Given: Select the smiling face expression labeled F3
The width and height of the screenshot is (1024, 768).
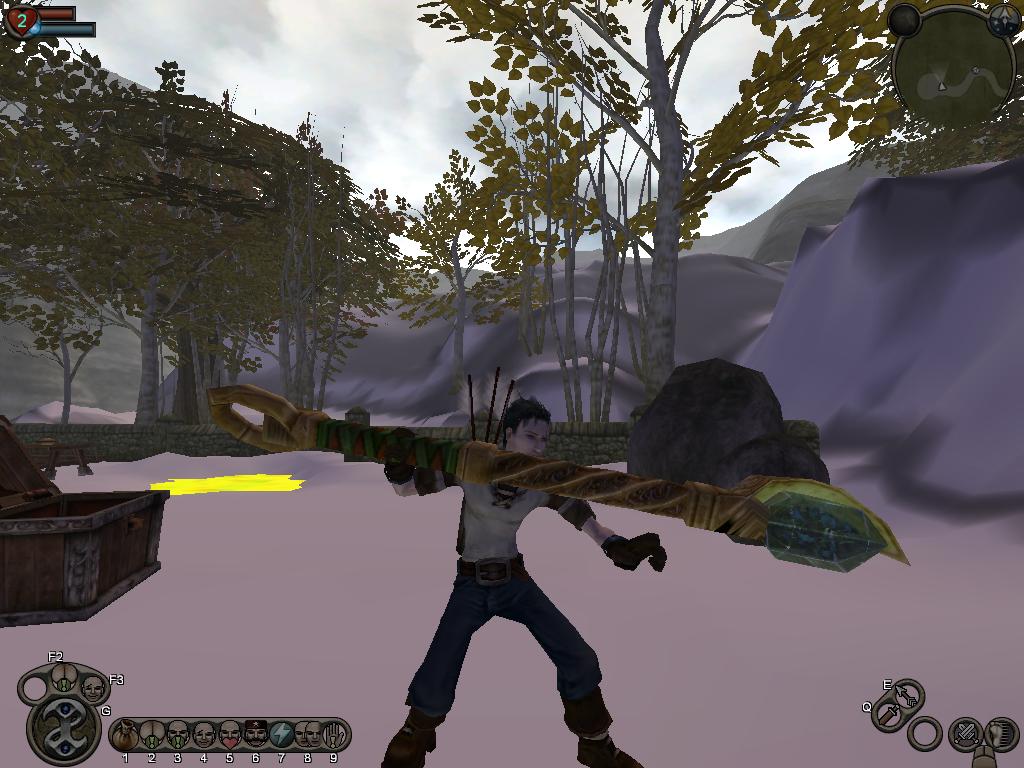Looking at the screenshot, I should pos(92,688).
